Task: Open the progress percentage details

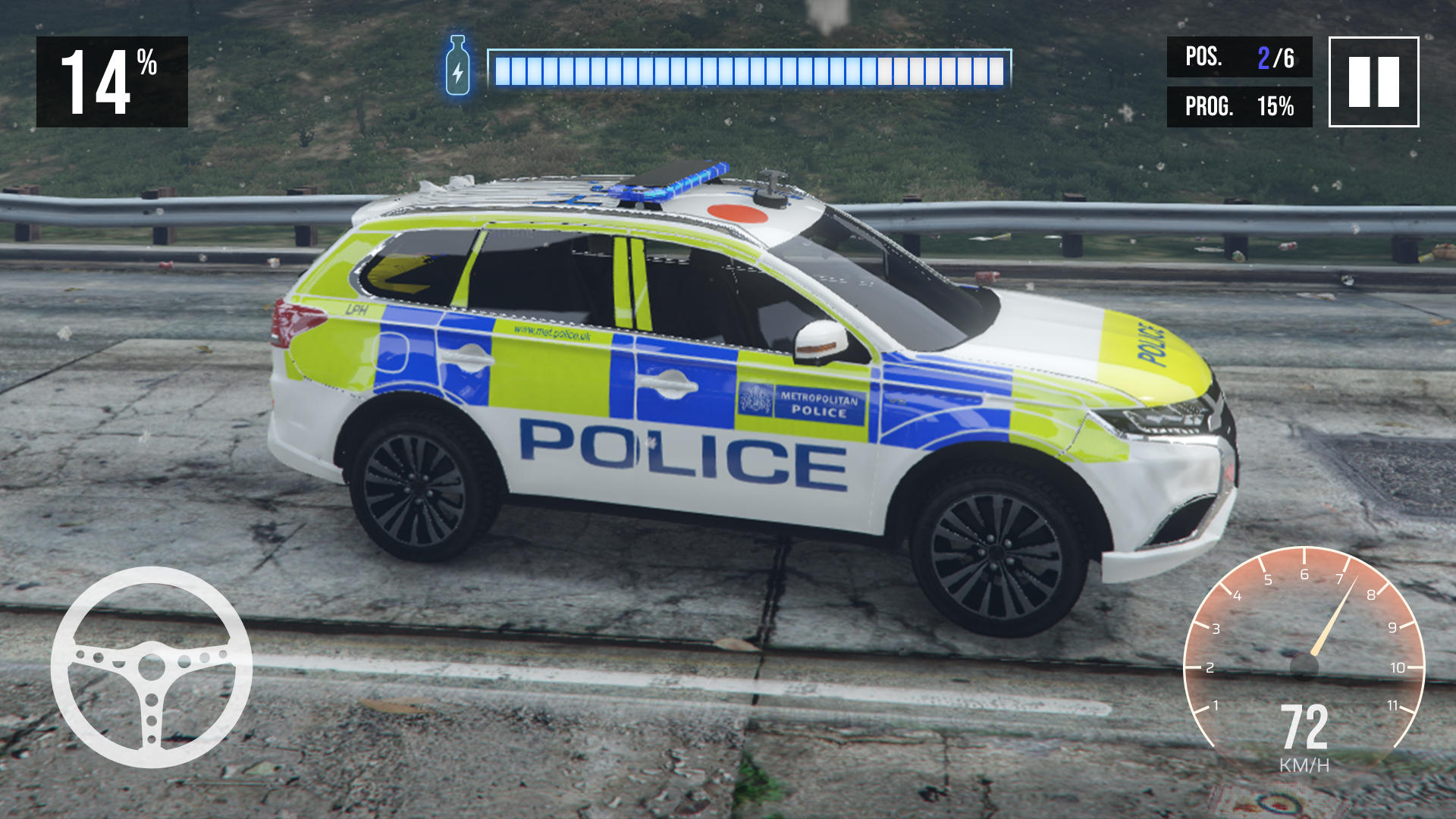Action: (x=1240, y=106)
